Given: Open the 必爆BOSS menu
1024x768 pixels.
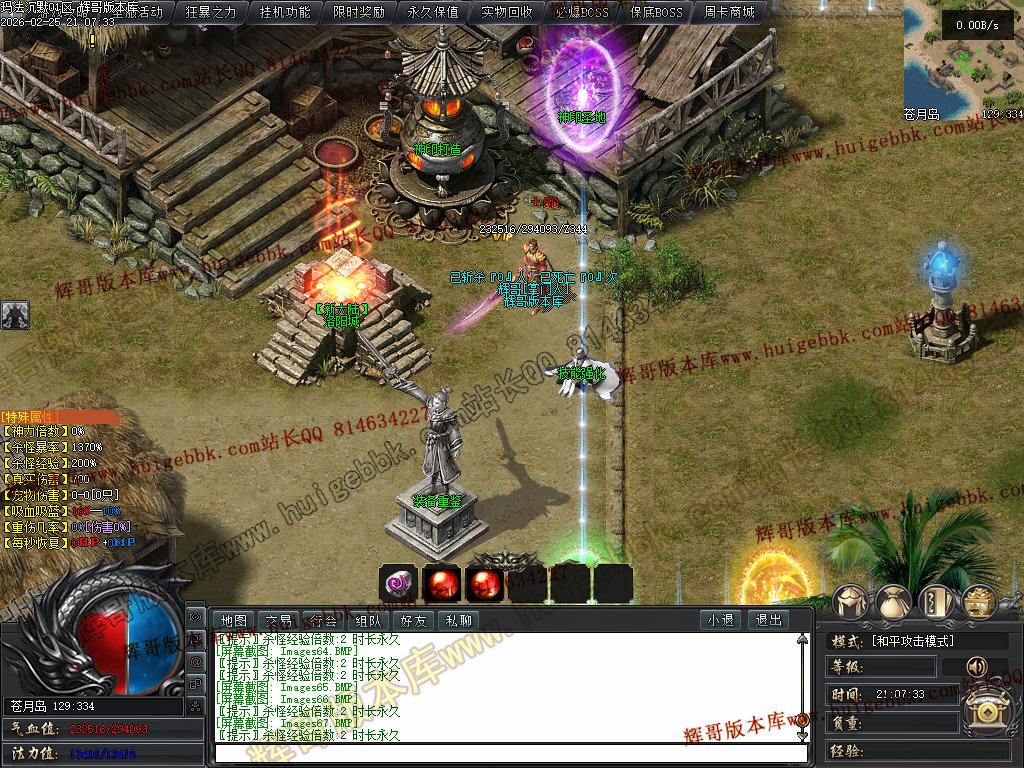Looking at the screenshot, I should click(581, 12).
